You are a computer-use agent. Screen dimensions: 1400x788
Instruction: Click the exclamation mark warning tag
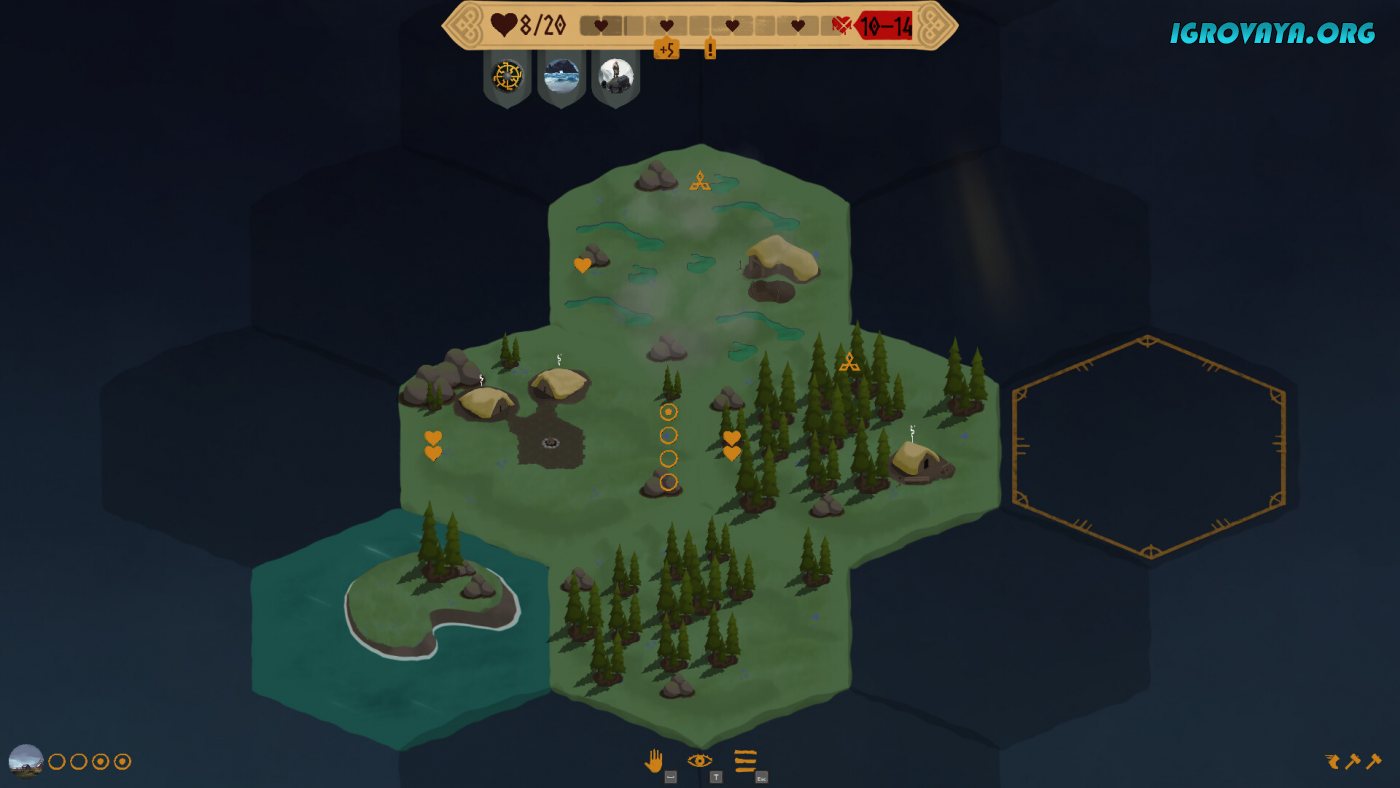(x=710, y=48)
